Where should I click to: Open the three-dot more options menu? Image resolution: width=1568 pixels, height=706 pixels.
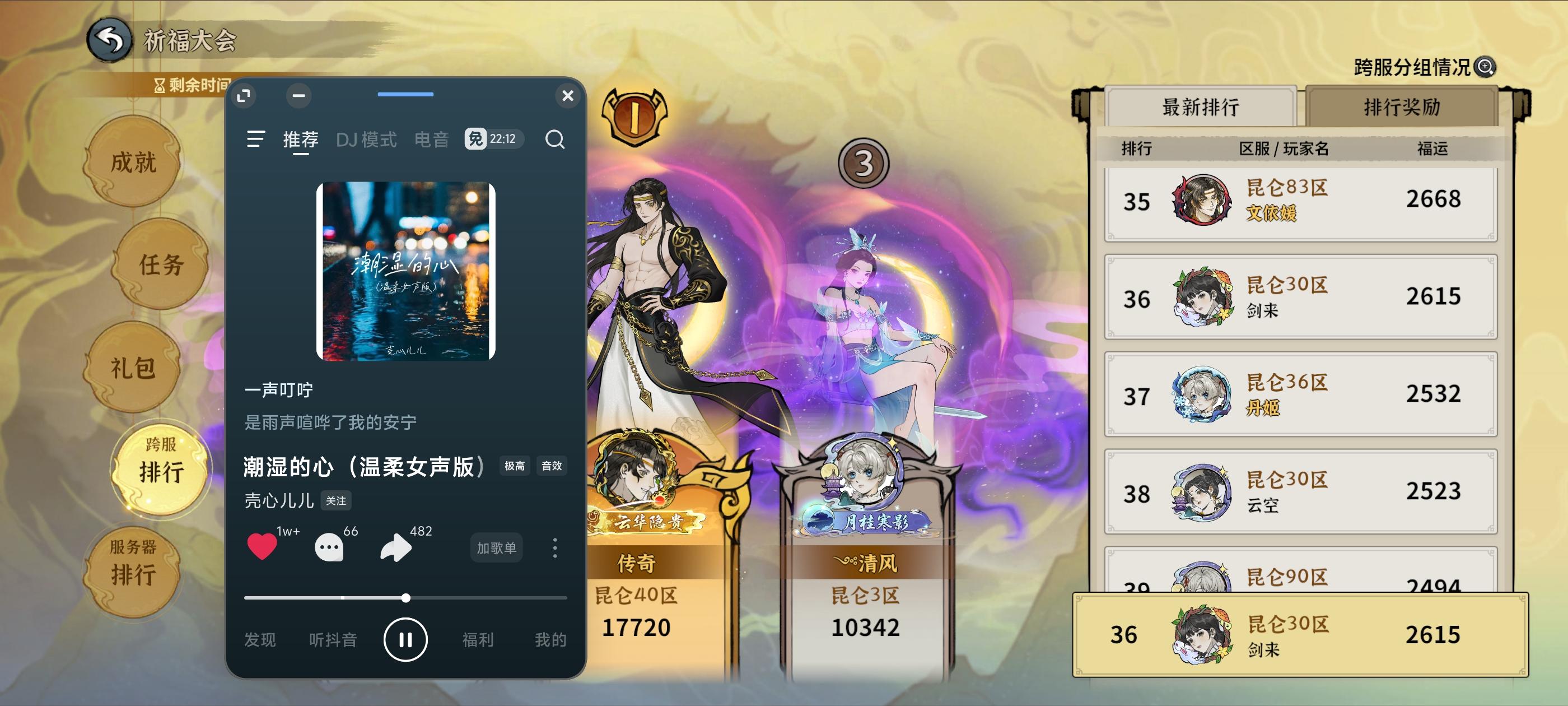554,548
